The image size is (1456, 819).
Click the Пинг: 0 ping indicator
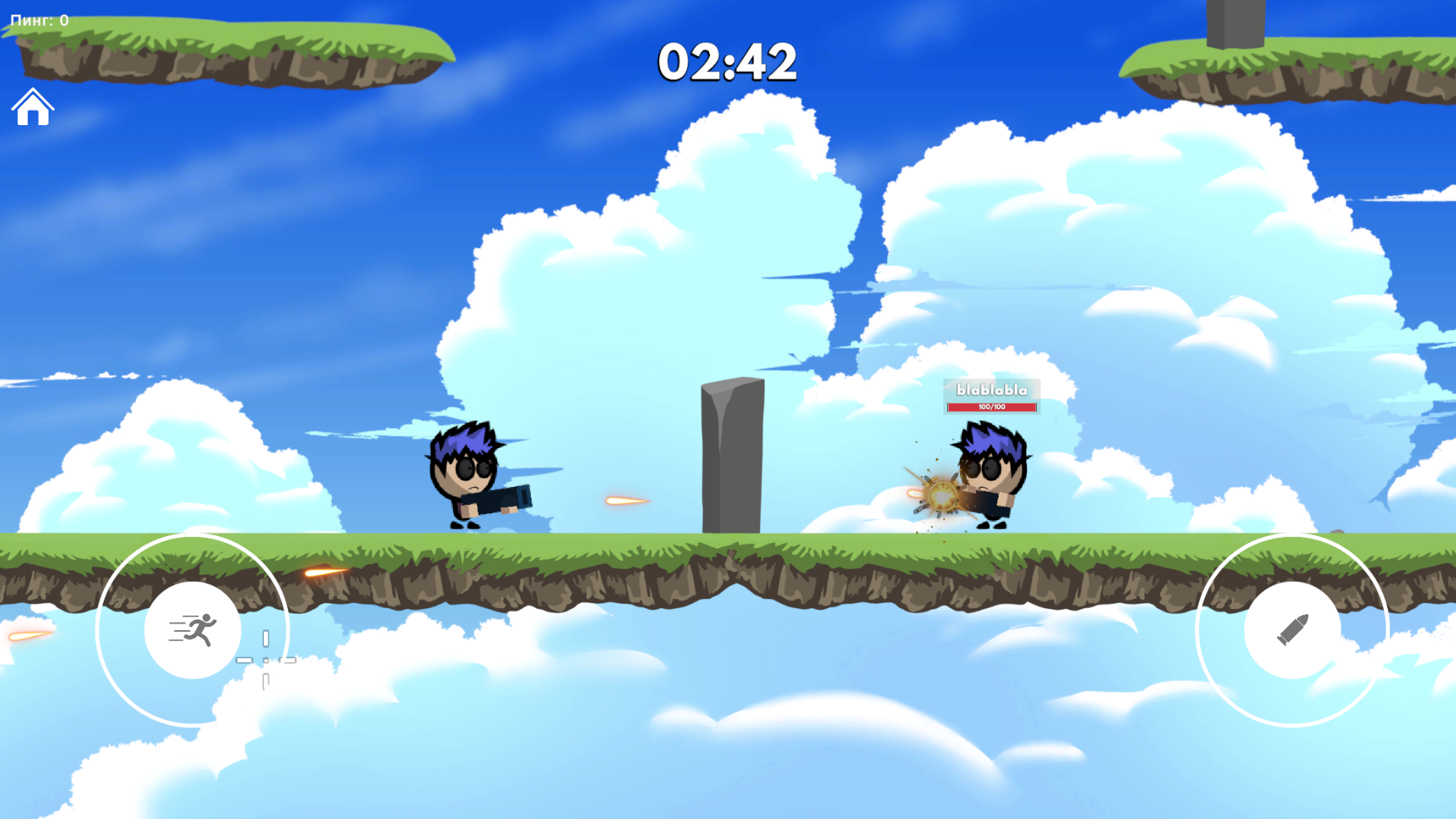(x=36, y=20)
